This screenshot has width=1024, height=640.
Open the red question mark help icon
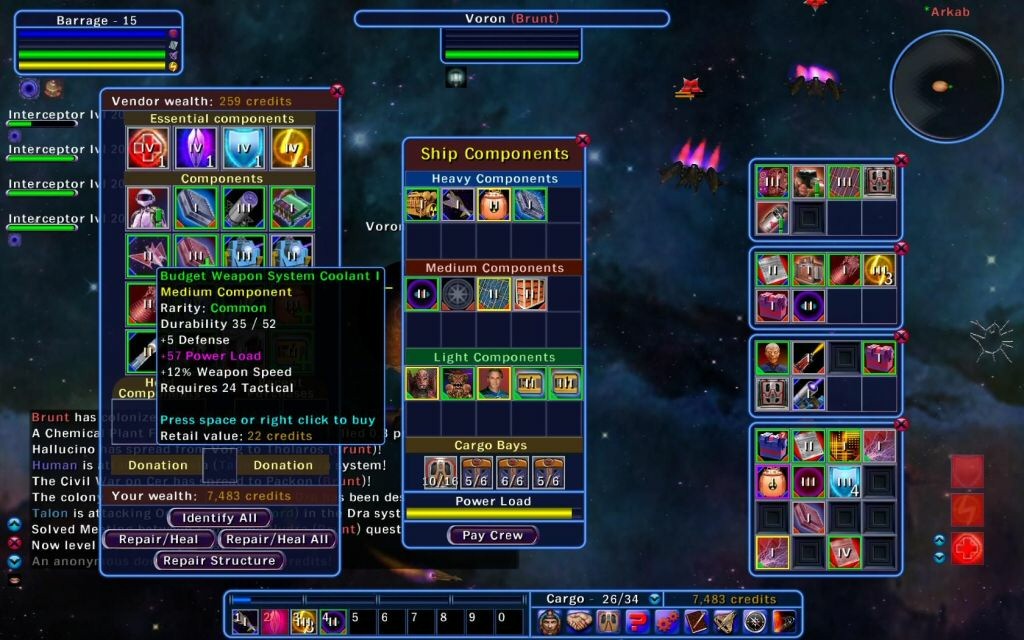[x=637, y=621]
